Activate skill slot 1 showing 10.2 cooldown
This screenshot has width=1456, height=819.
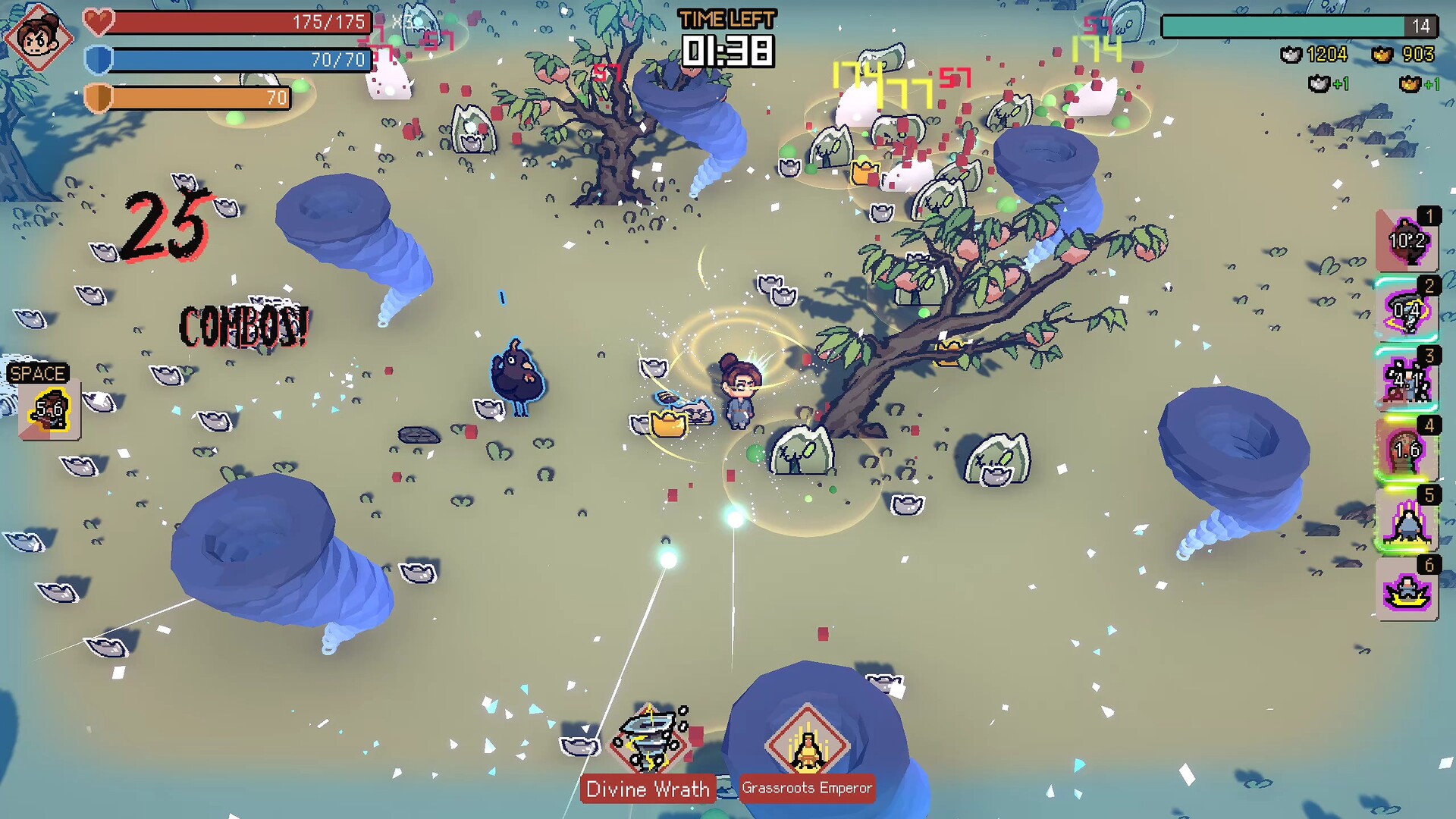pos(1407,241)
